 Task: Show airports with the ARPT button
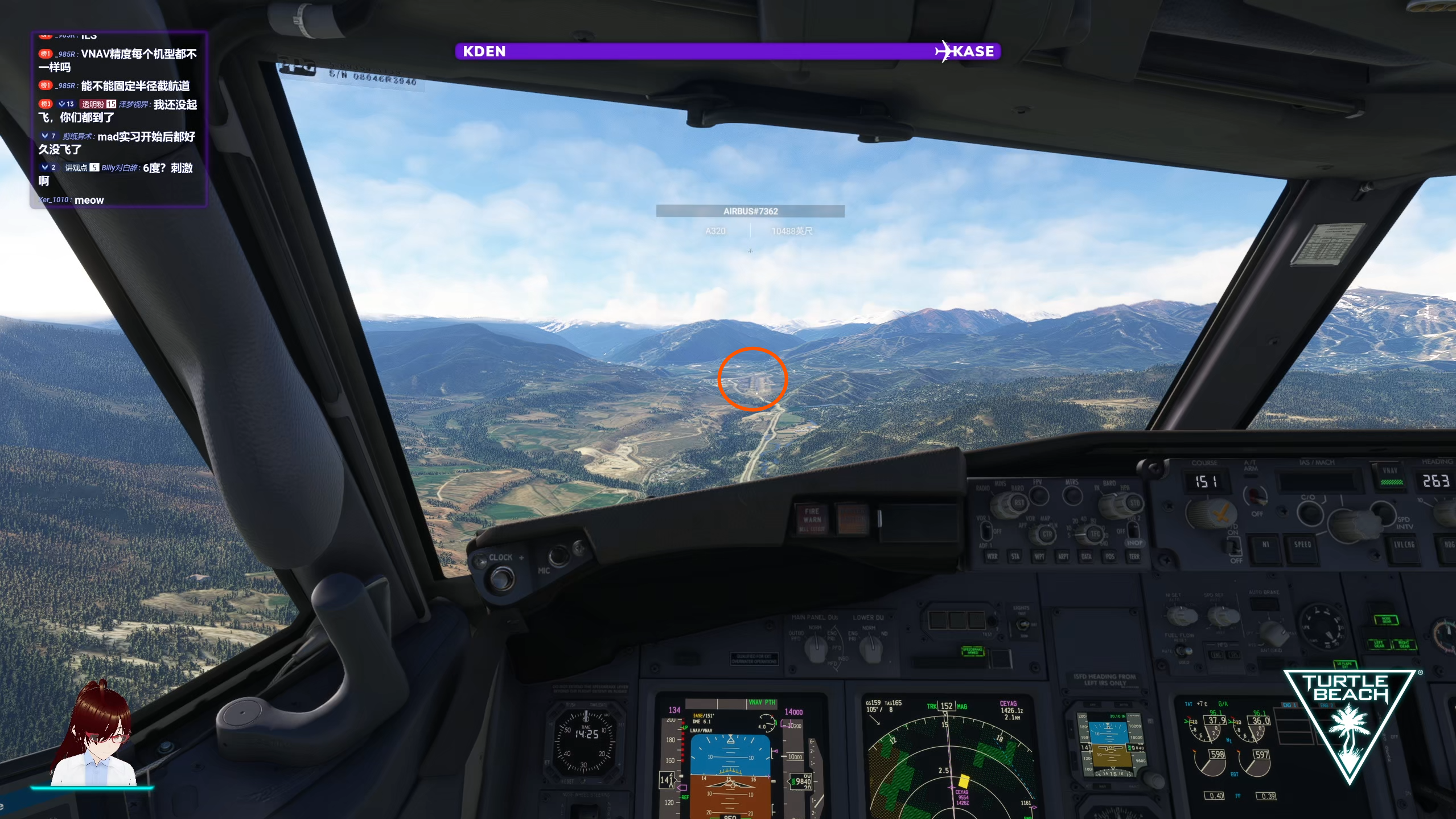[x=1063, y=557]
